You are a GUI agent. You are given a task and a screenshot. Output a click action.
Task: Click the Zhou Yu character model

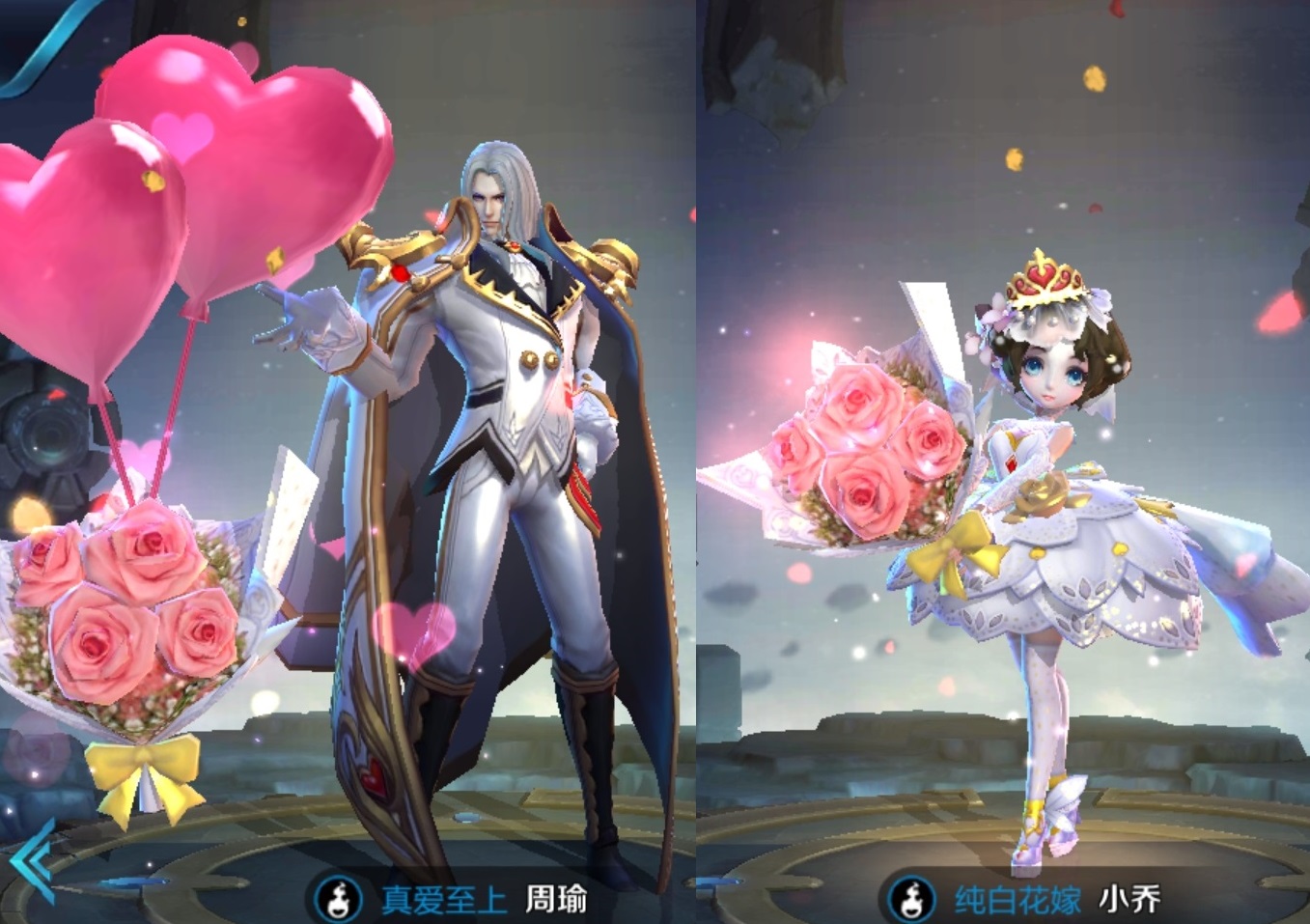[502, 434]
